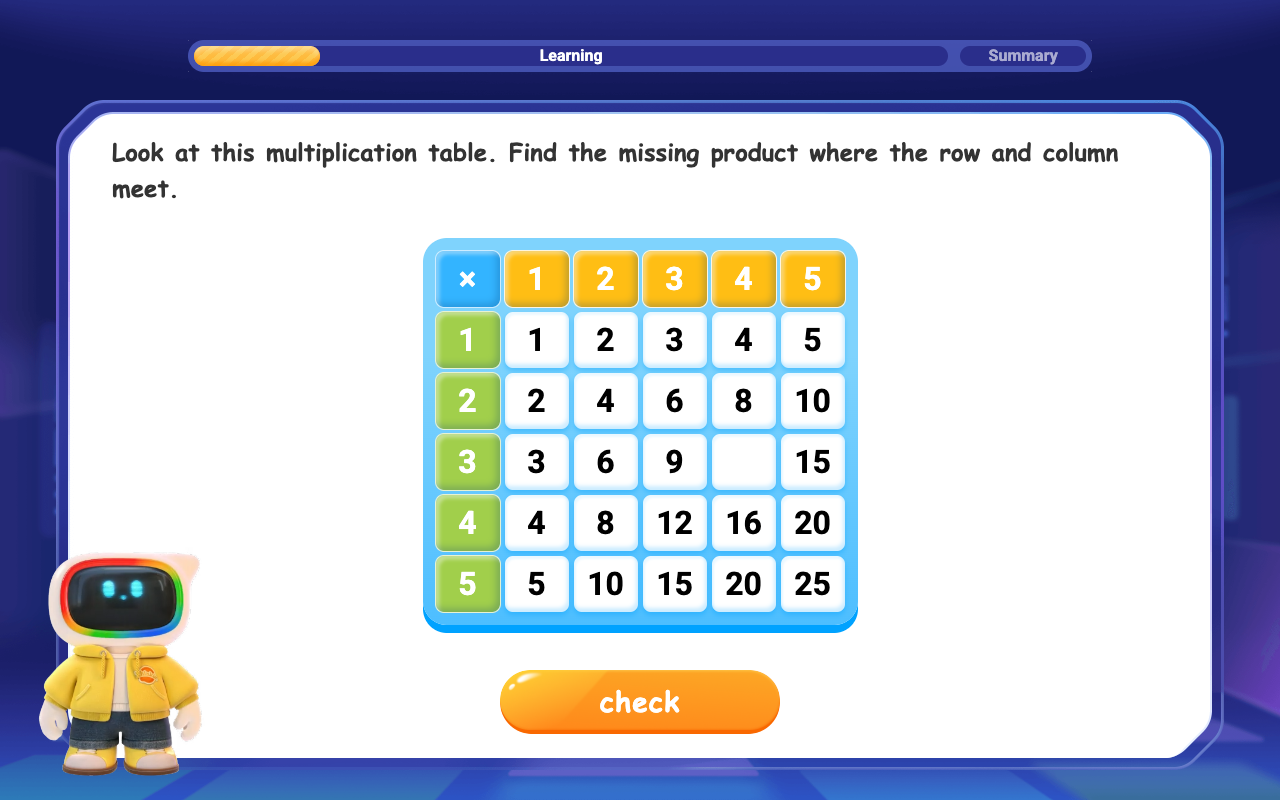Viewport: 1280px width, 800px height.
Task: Click the empty missing product cell
Action: pyautogui.click(x=743, y=461)
